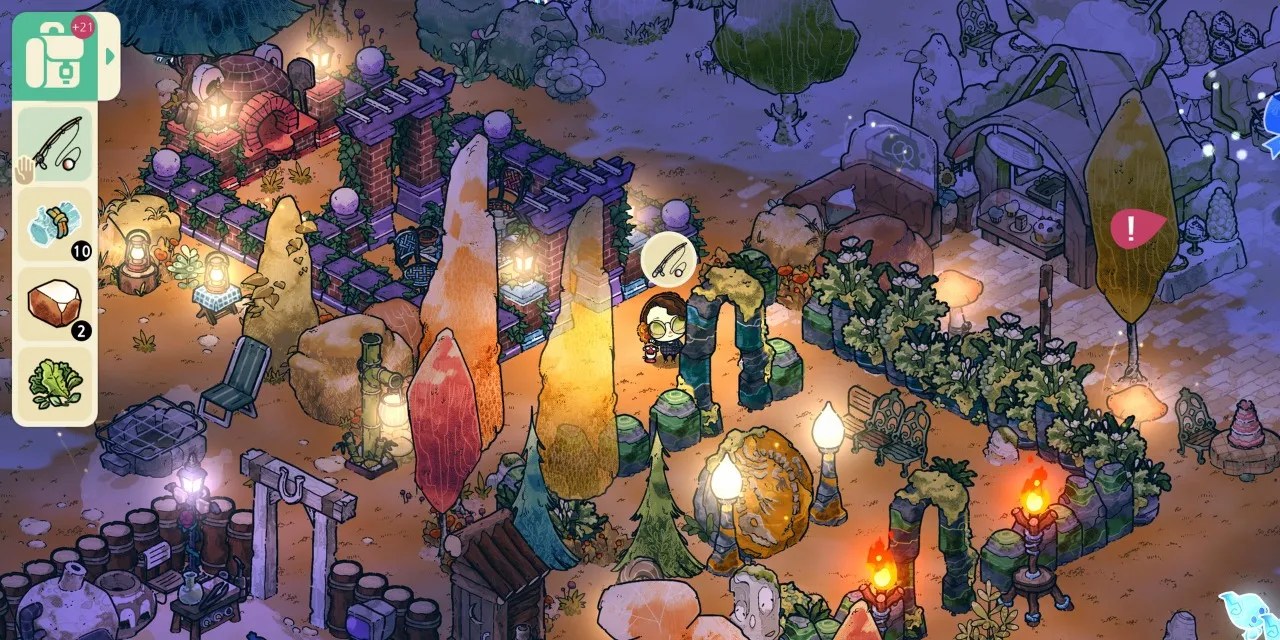This screenshot has width=1280, height=640.
Task: Select the lettuce hotbar slot
Action: (55, 383)
